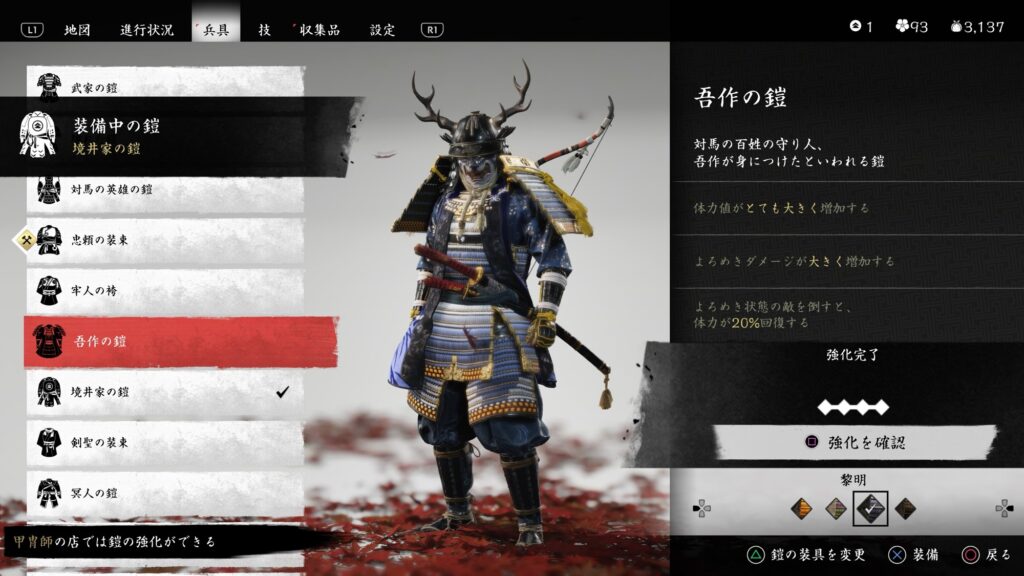The image size is (1024, 576).
Task: Pick the 牢人の袴 outfit
Action: 165,291
